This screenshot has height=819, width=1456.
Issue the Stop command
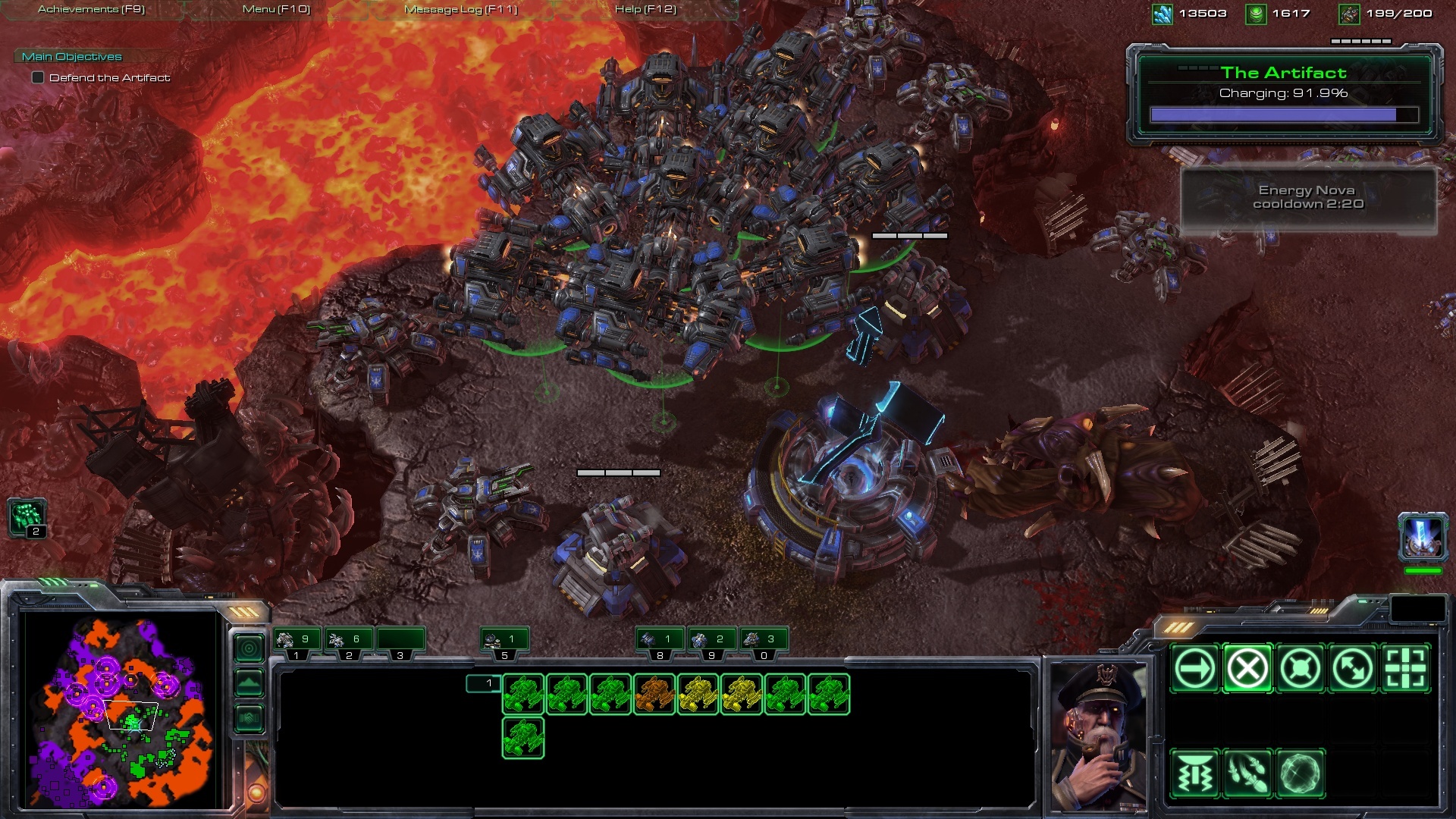(x=1247, y=669)
